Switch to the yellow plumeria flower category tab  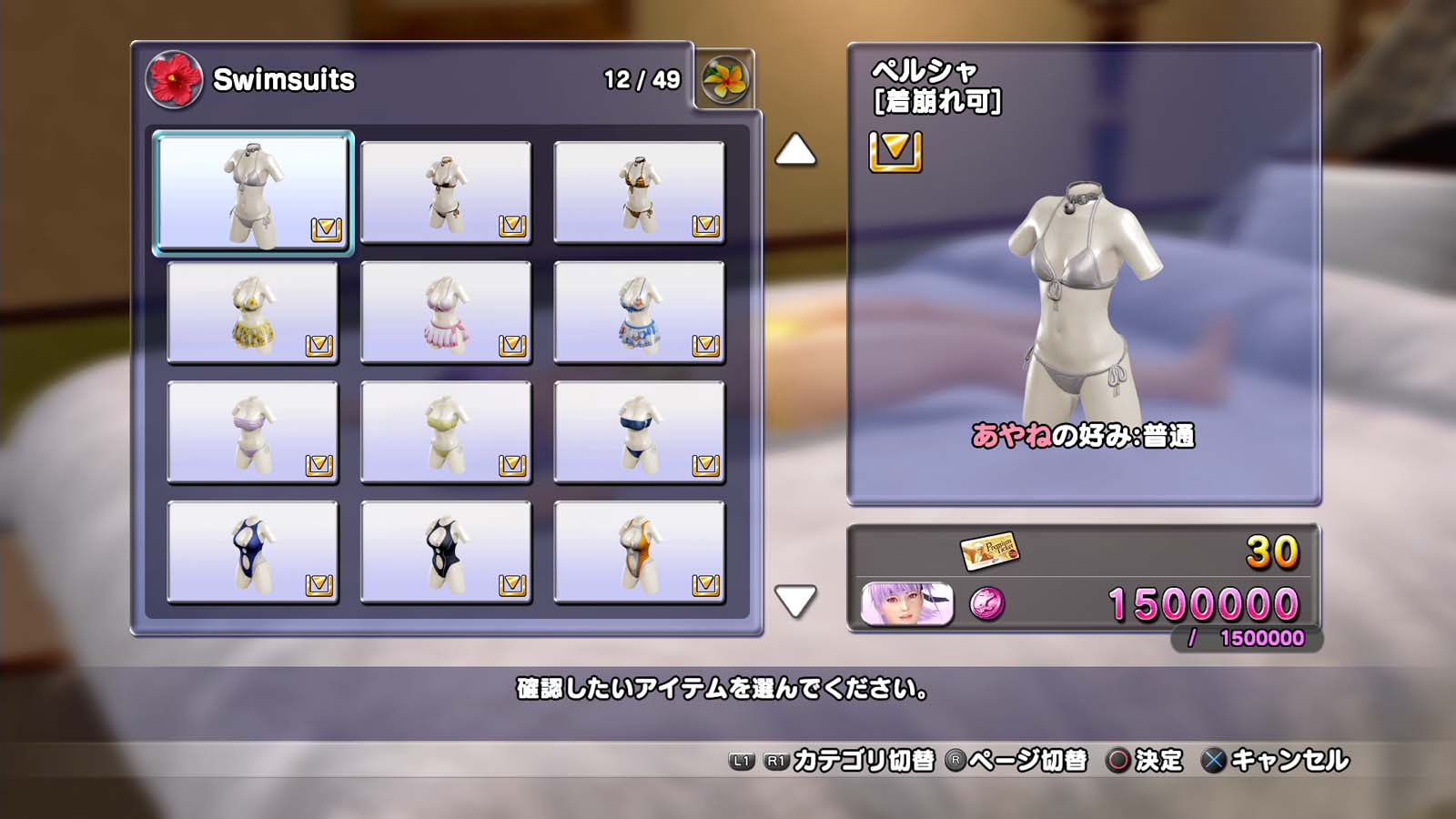pyautogui.click(x=725, y=79)
